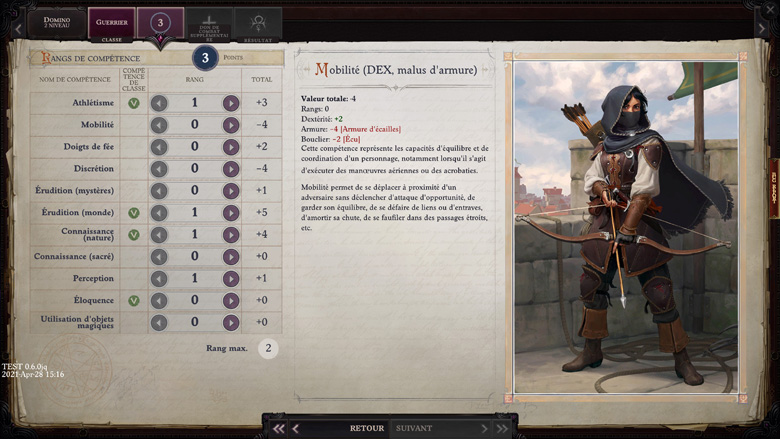The height and width of the screenshot is (439, 780).
Task: Jump to first step with double-left arrow
Action: click(279, 428)
